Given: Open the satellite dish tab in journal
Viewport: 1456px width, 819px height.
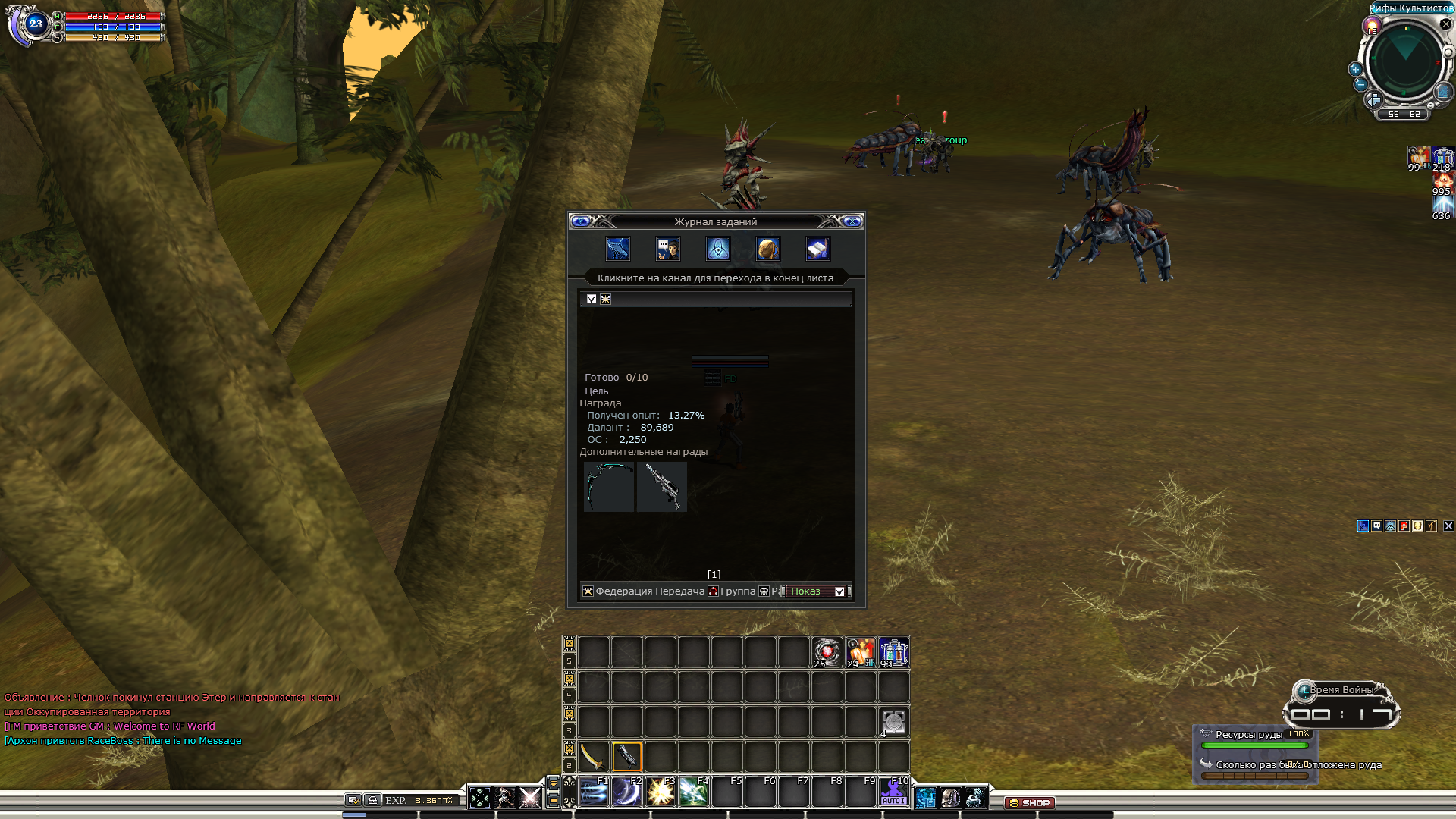Looking at the screenshot, I should [x=618, y=249].
